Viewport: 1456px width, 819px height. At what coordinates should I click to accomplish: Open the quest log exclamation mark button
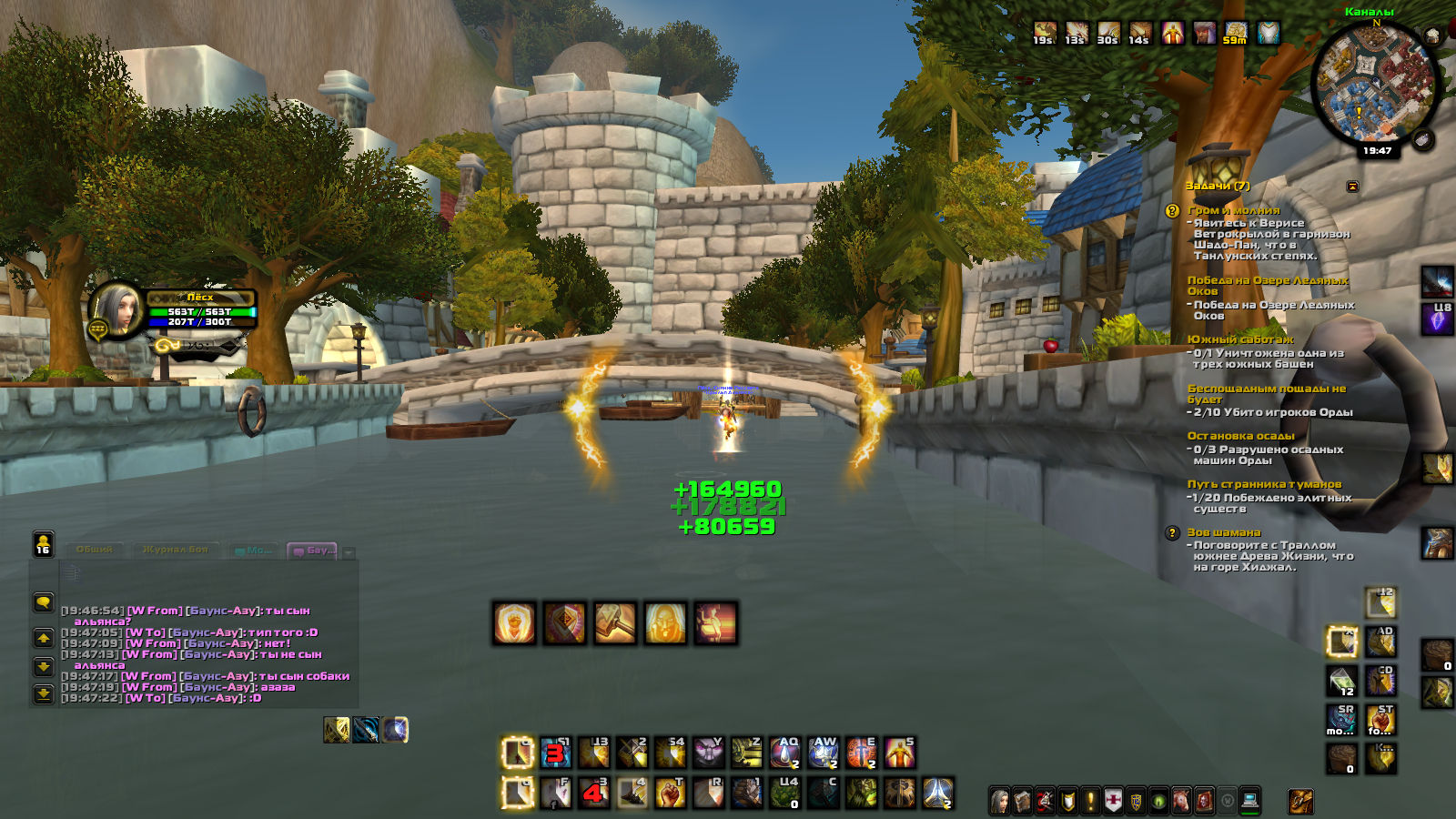click(x=1090, y=801)
